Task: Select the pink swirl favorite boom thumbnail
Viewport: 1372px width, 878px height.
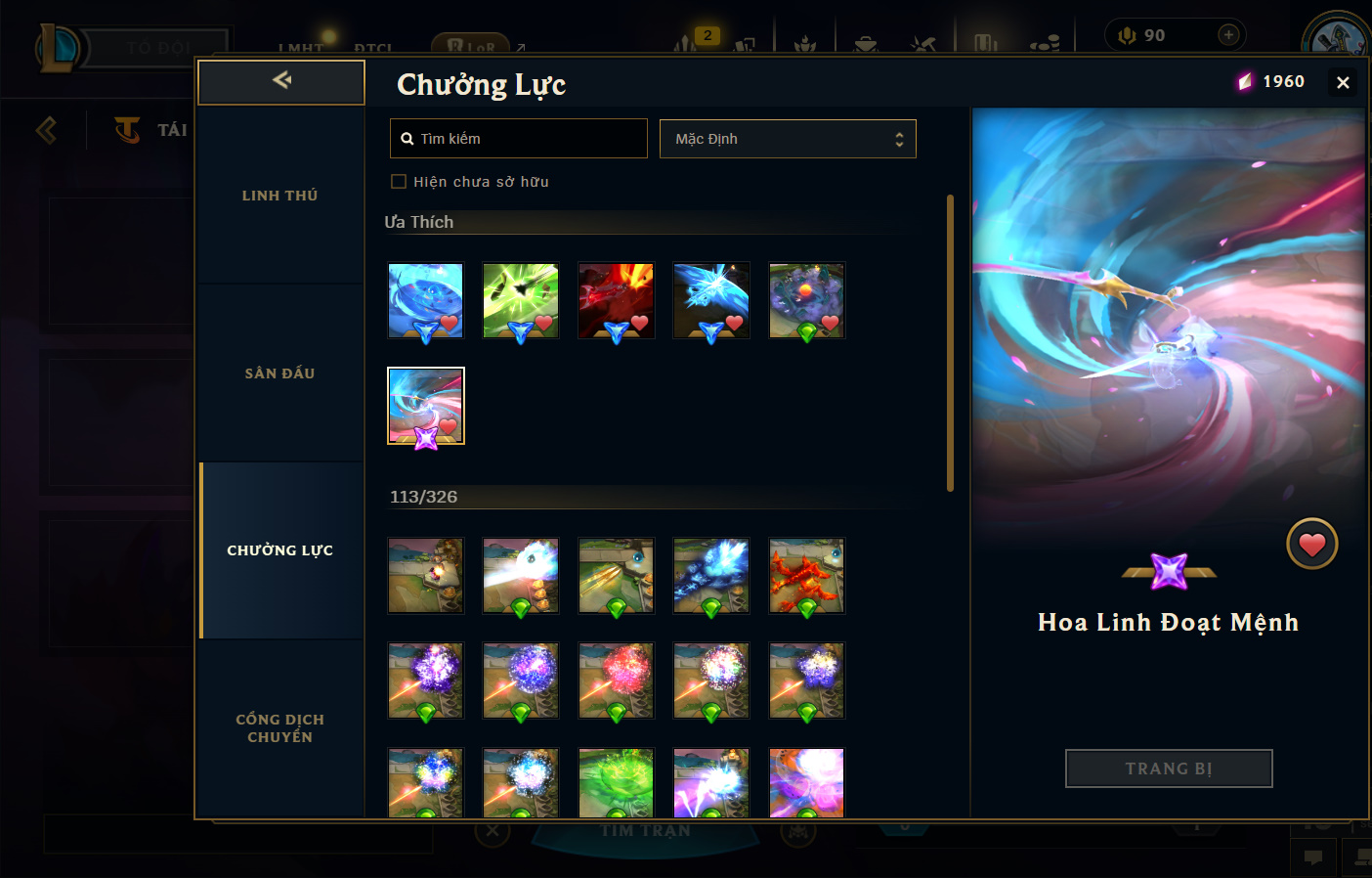Action: point(426,405)
